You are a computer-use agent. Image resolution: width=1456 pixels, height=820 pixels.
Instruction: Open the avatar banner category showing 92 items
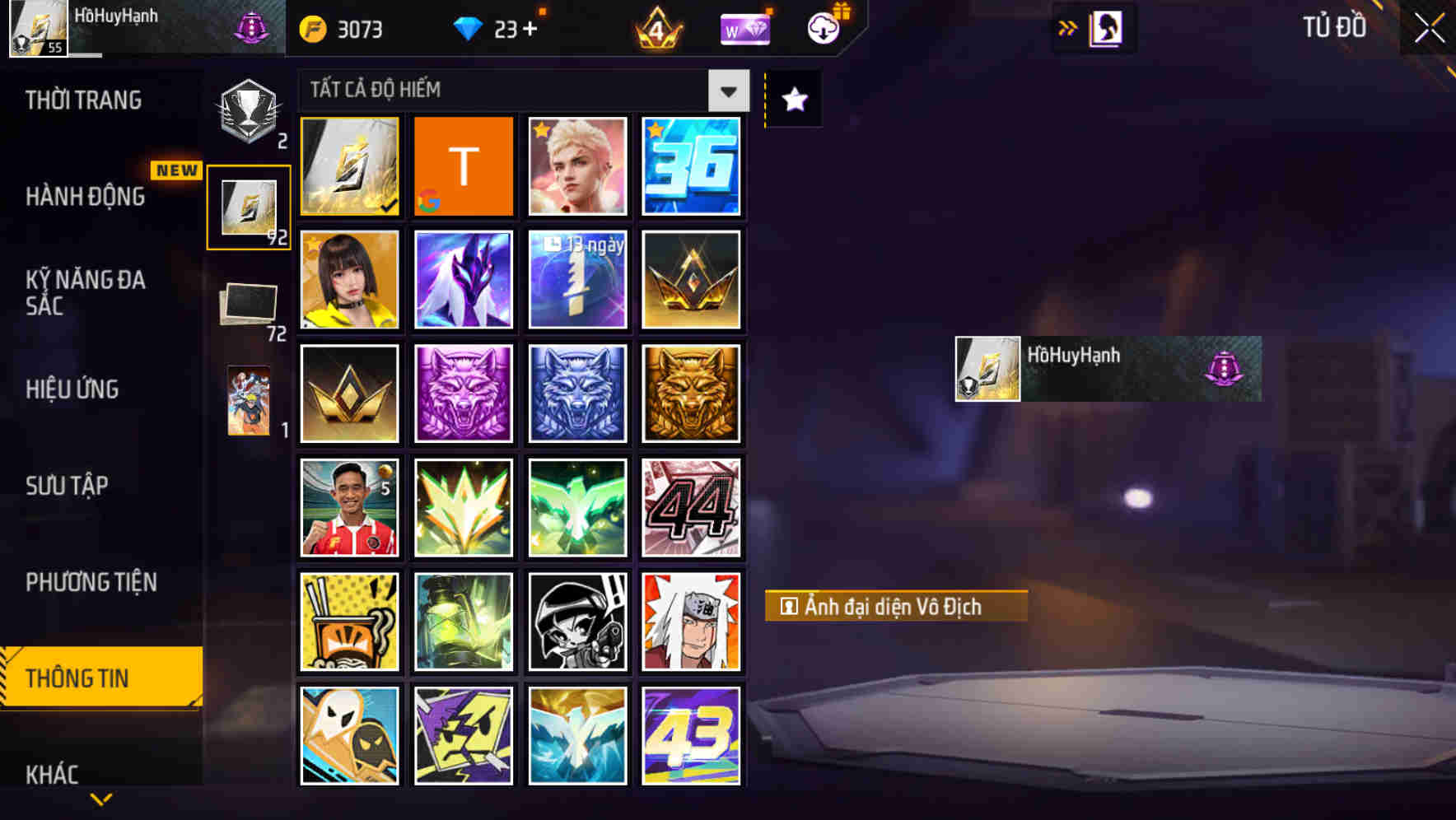click(x=247, y=206)
